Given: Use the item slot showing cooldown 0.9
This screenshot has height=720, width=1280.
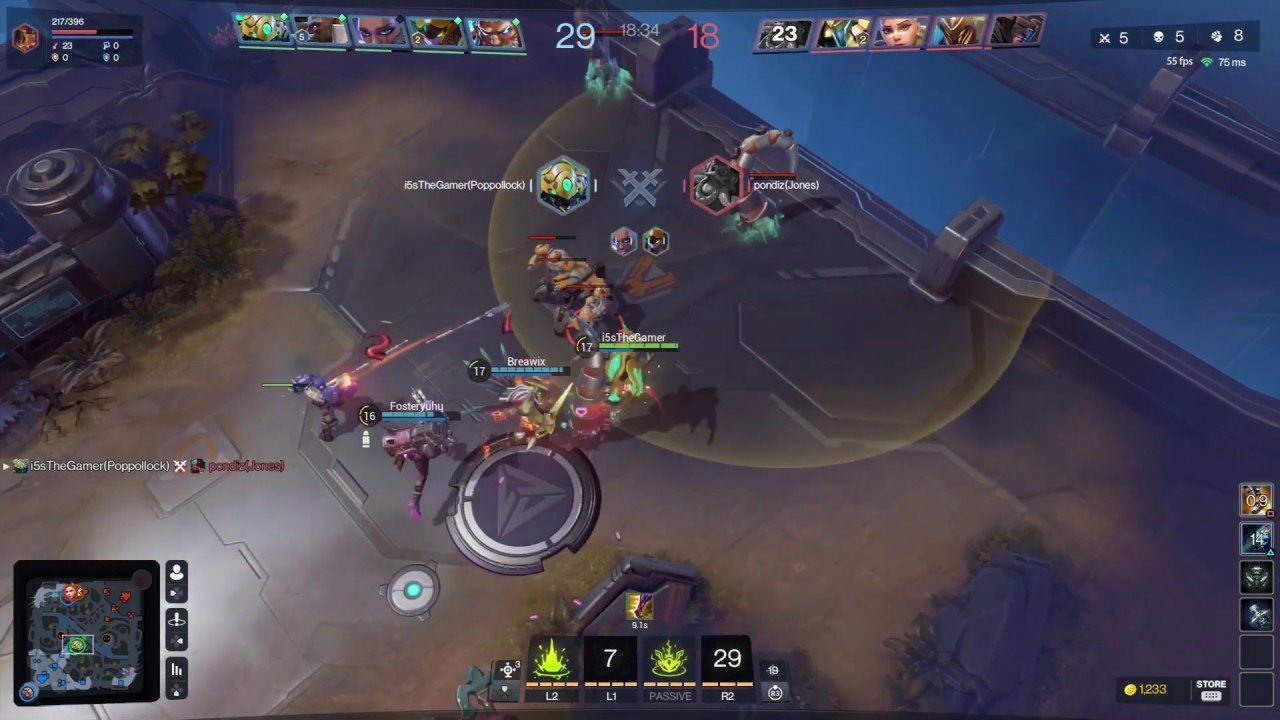Looking at the screenshot, I should [1256, 500].
